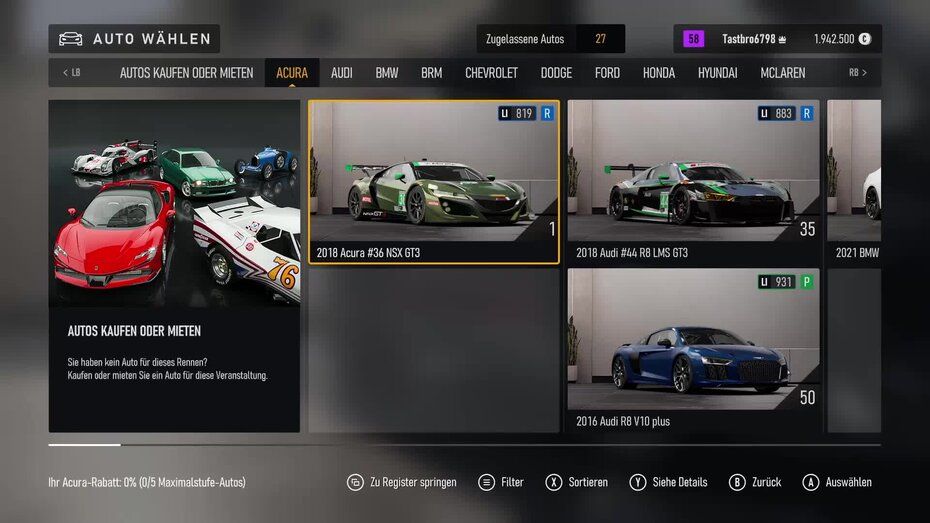The height and width of the screenshot is (523, 930).
Task: Pick the blue 2016 Audi R8 V10 plus
Action: pyautogui.click(x=694, y=350)
